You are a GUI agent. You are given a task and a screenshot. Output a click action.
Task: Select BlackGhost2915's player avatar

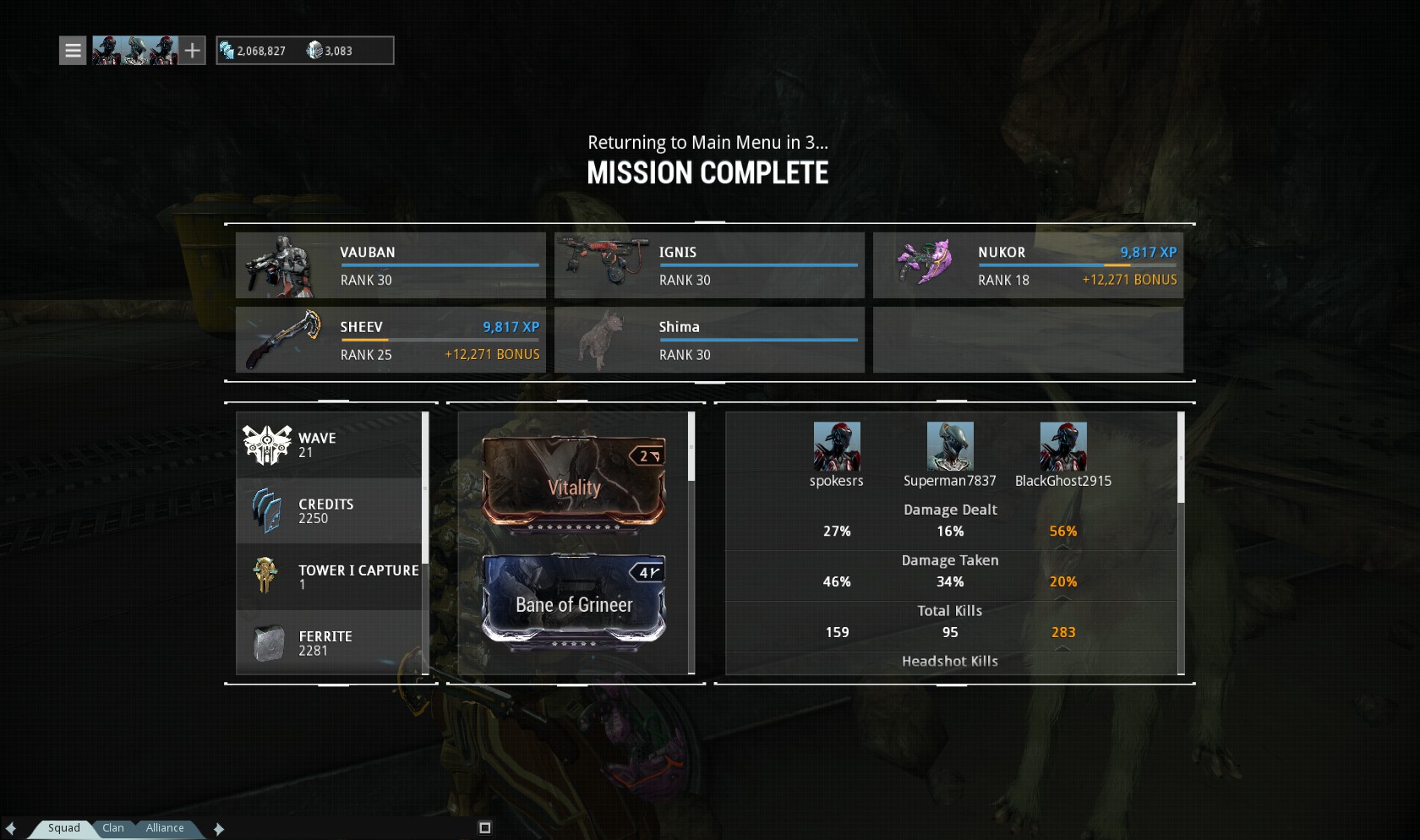click(1063, 446)
